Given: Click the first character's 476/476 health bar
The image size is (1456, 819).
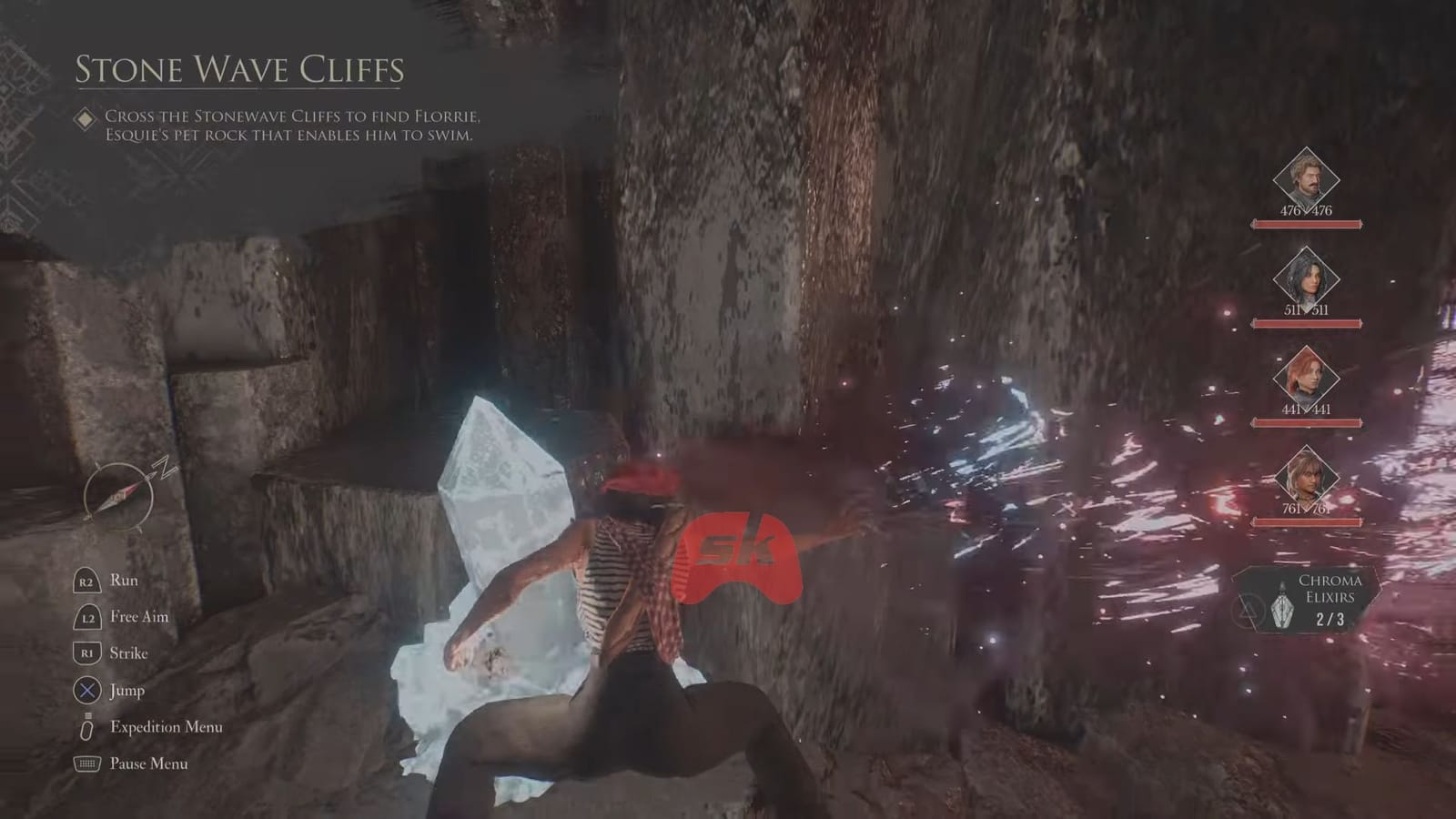Looking at the screenshot, I should click(1308, 223).
